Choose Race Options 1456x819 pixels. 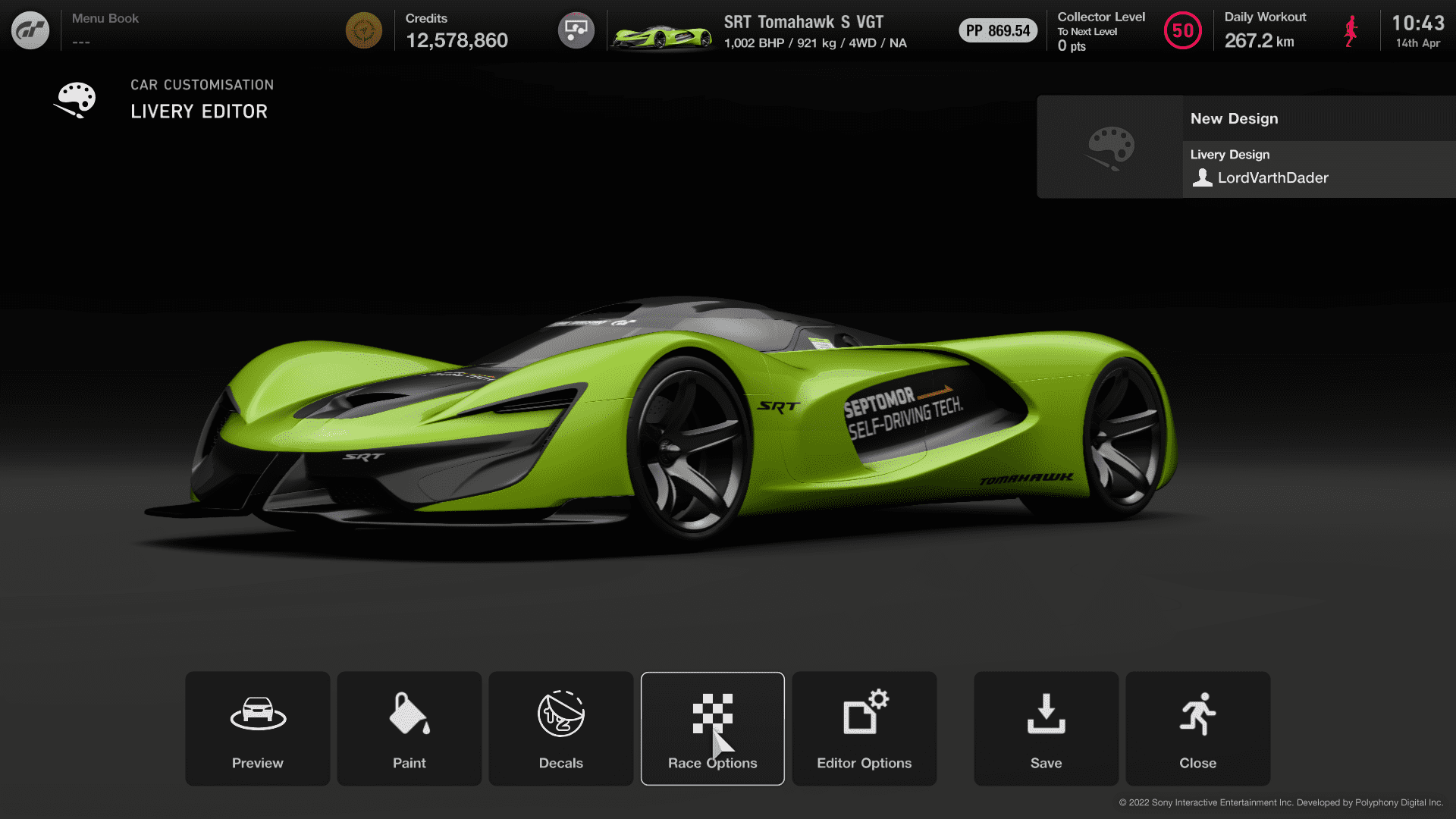(x=712, y=728)
